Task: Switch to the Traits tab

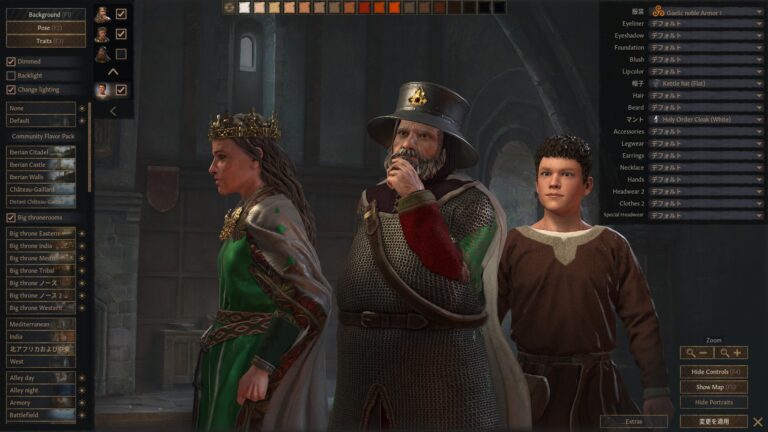Action: 45,41
